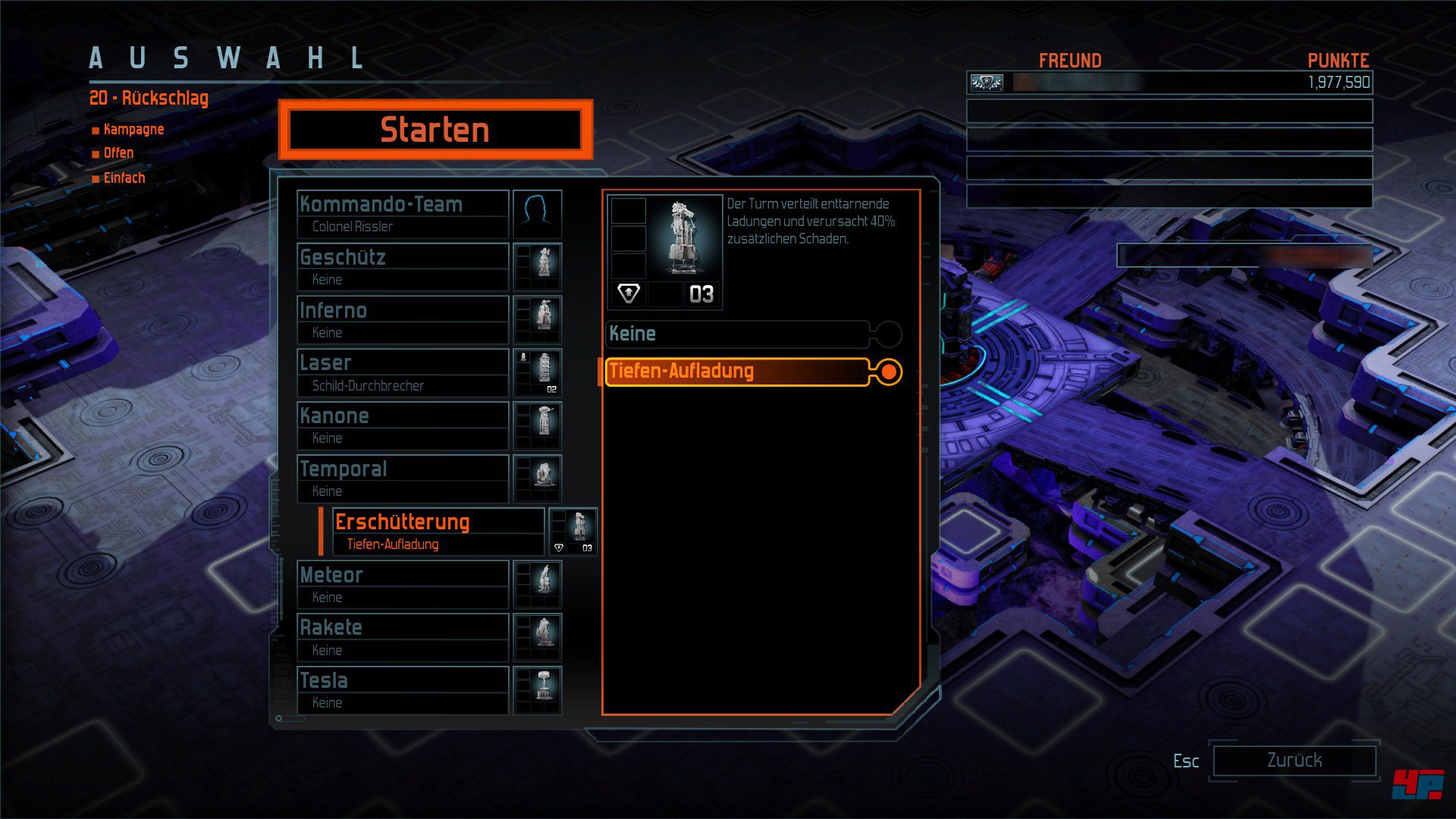Select the Laser tower entry
Viewport: 1456px width, 819px height.
pyautogui.click(x=403, y=373)
